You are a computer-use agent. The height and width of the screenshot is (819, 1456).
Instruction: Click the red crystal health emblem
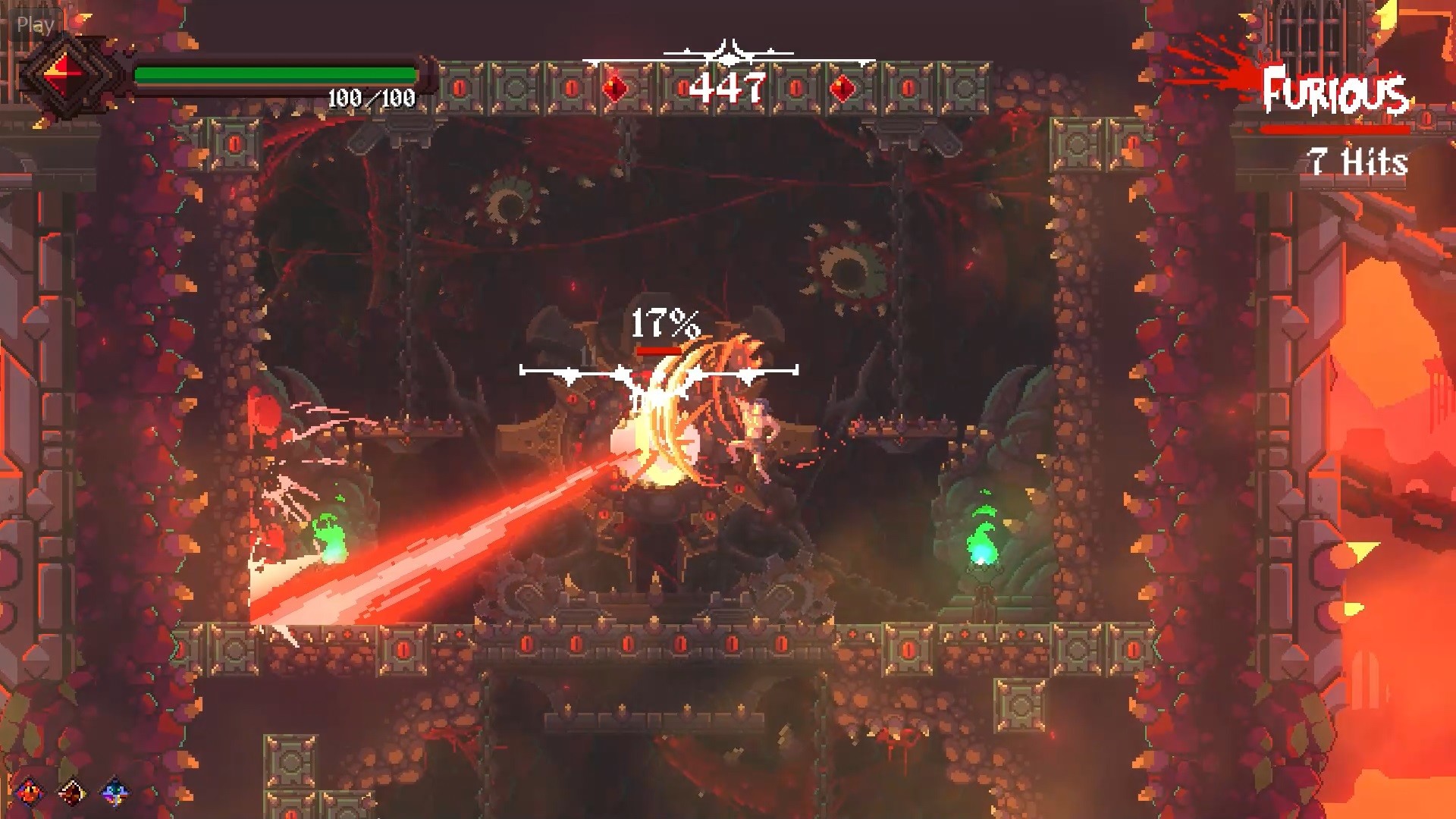coord(64,72)
